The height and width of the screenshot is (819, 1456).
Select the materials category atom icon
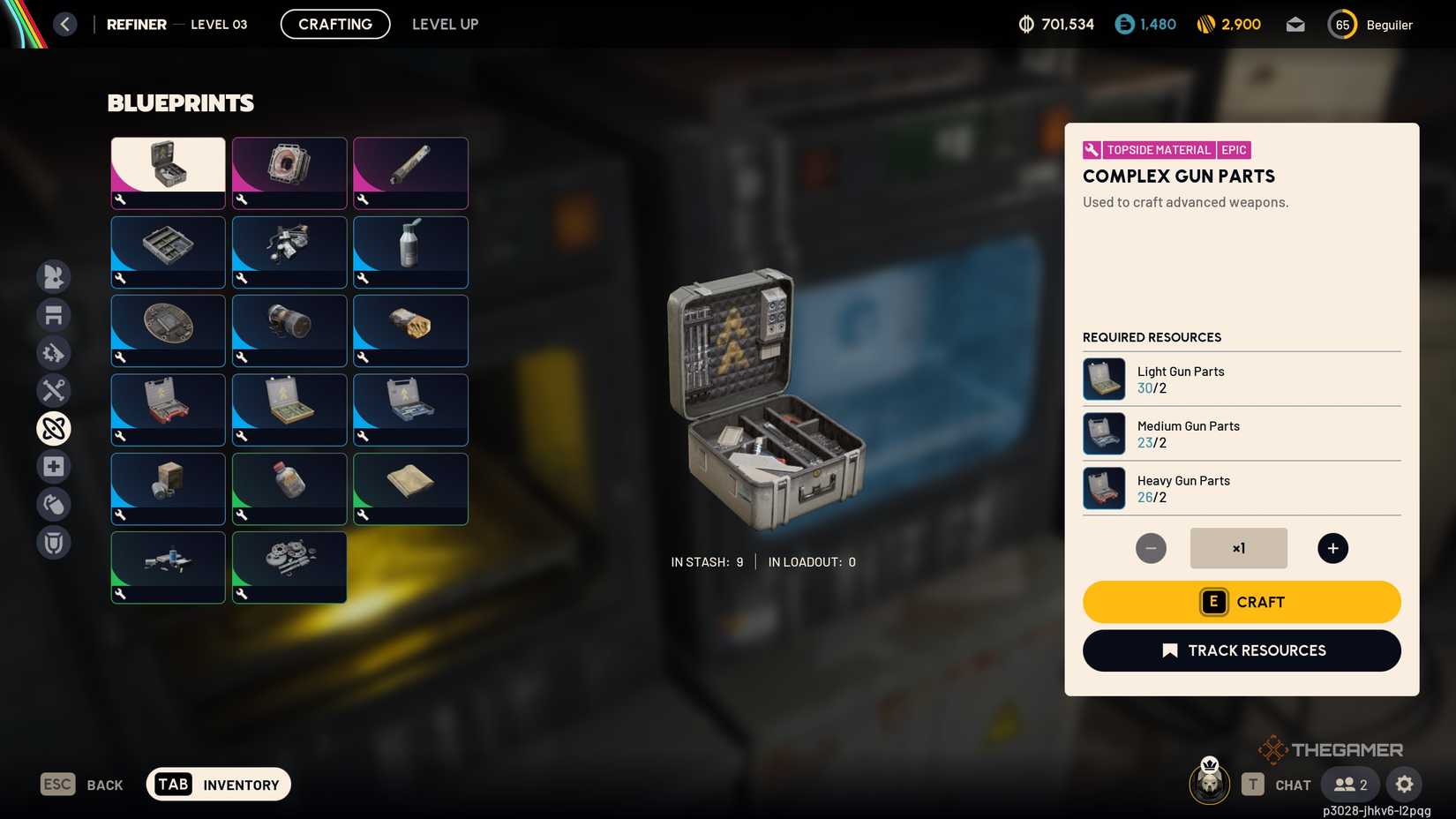(x=54, y=428)
